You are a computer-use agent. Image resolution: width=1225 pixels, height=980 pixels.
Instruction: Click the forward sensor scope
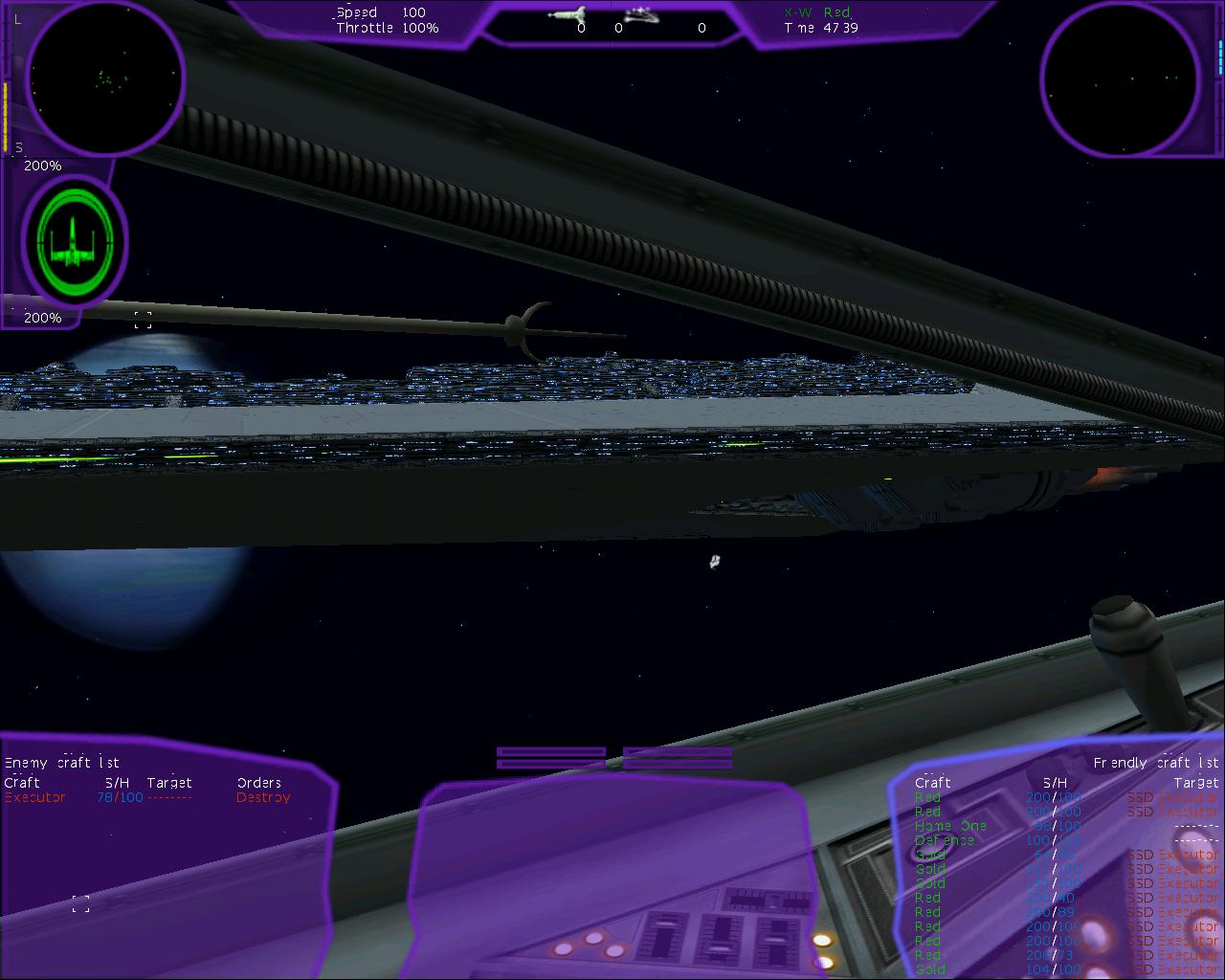coord(104,78)
